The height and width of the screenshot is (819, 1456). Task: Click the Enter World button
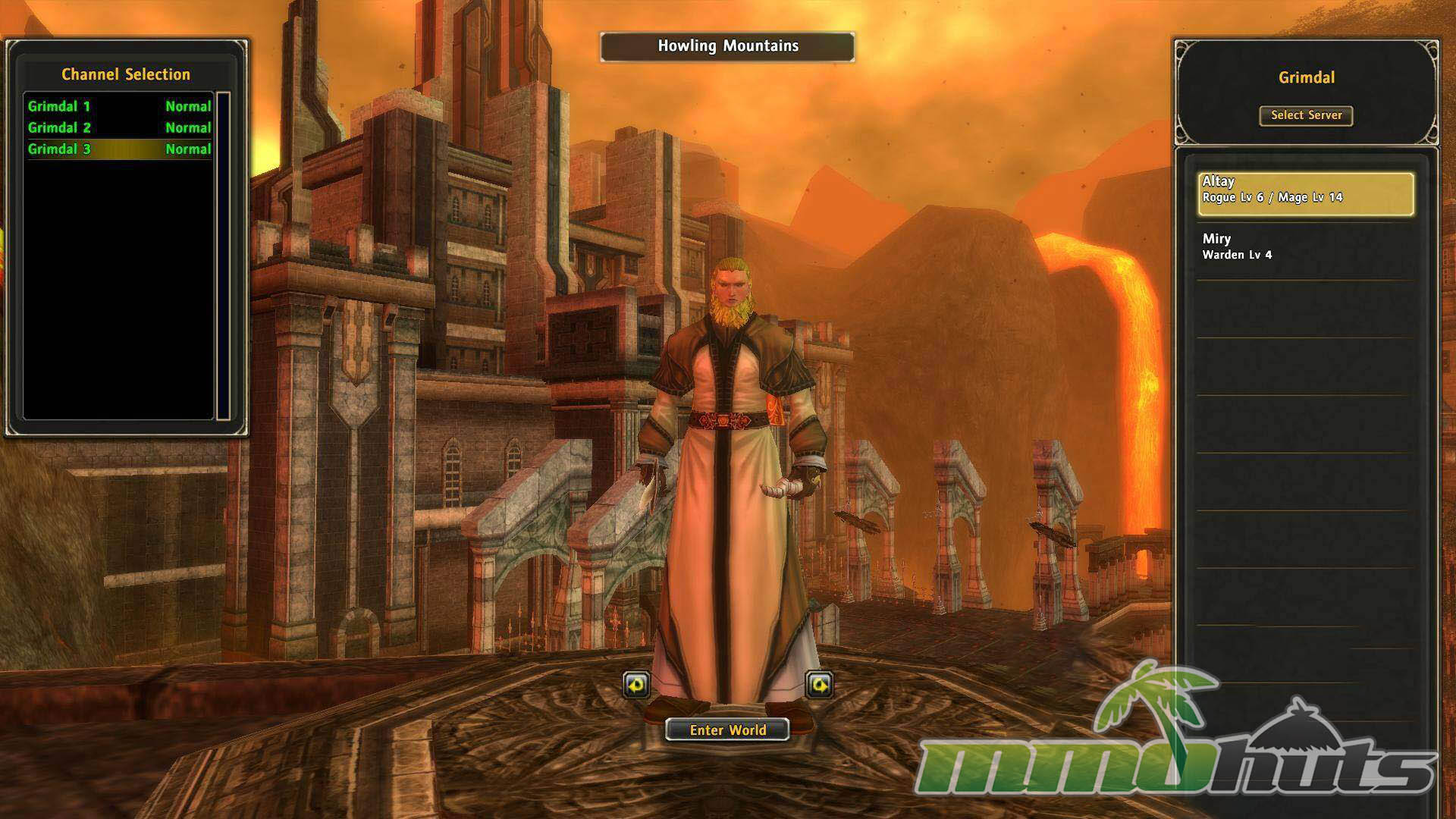727,730
